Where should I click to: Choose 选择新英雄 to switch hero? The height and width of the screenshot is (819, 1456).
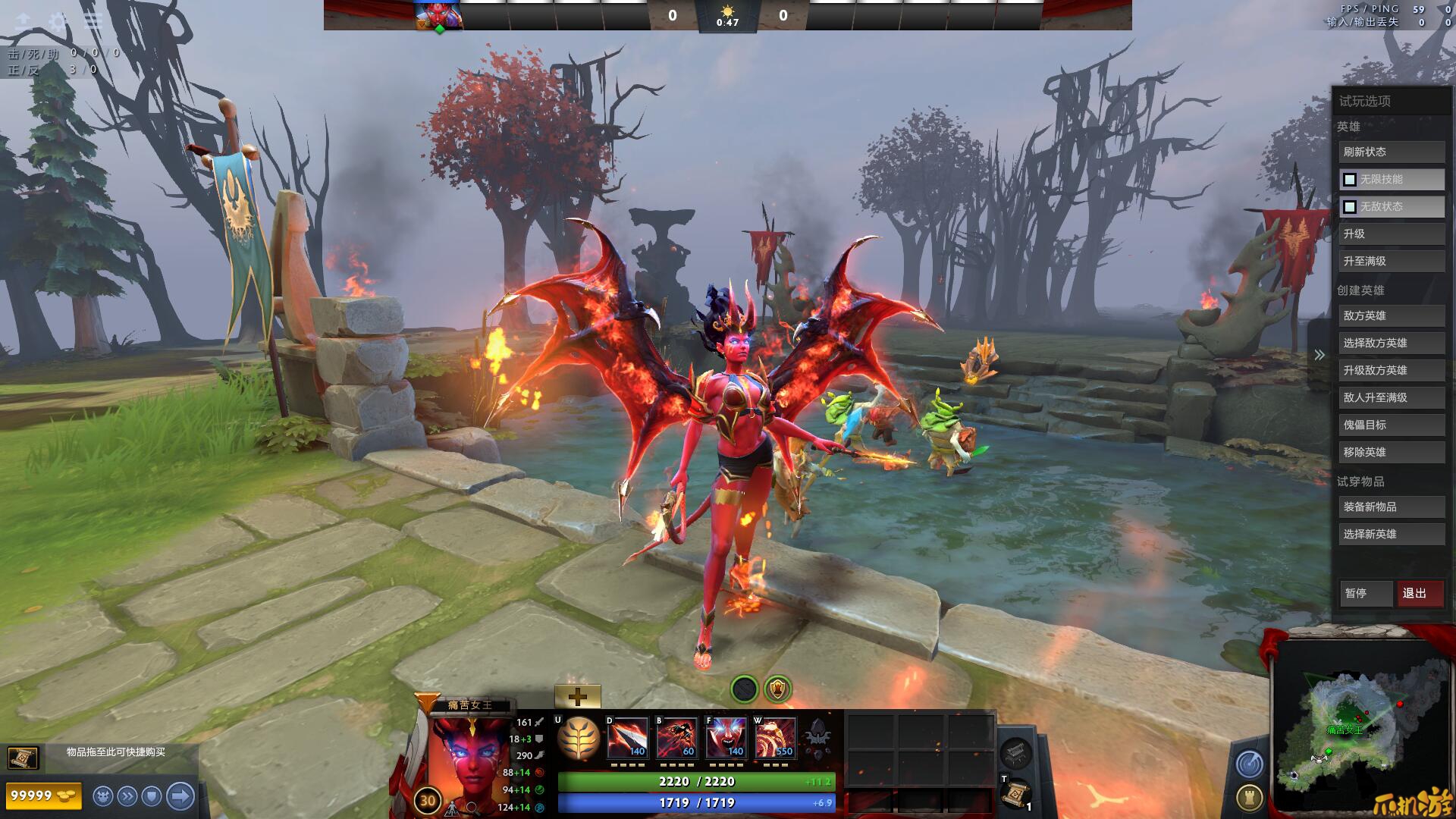point(1391,534)
